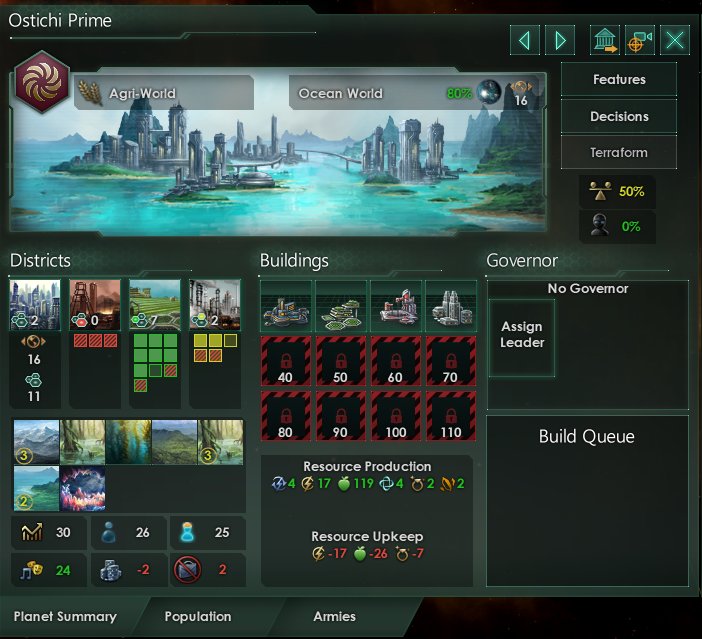Viewport: 702px width, 639px height.
Task: Select the purple crystal planetary feature
Action: pyautogui.click(x=83, y=489)
